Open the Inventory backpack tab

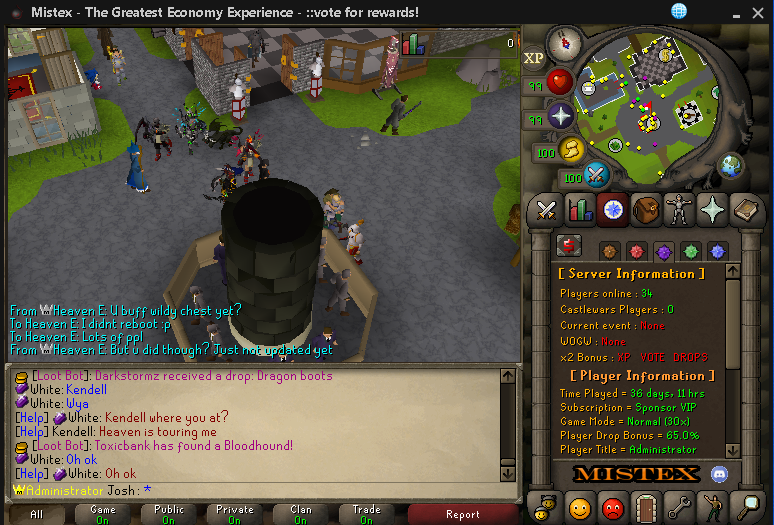click(646, 210)
